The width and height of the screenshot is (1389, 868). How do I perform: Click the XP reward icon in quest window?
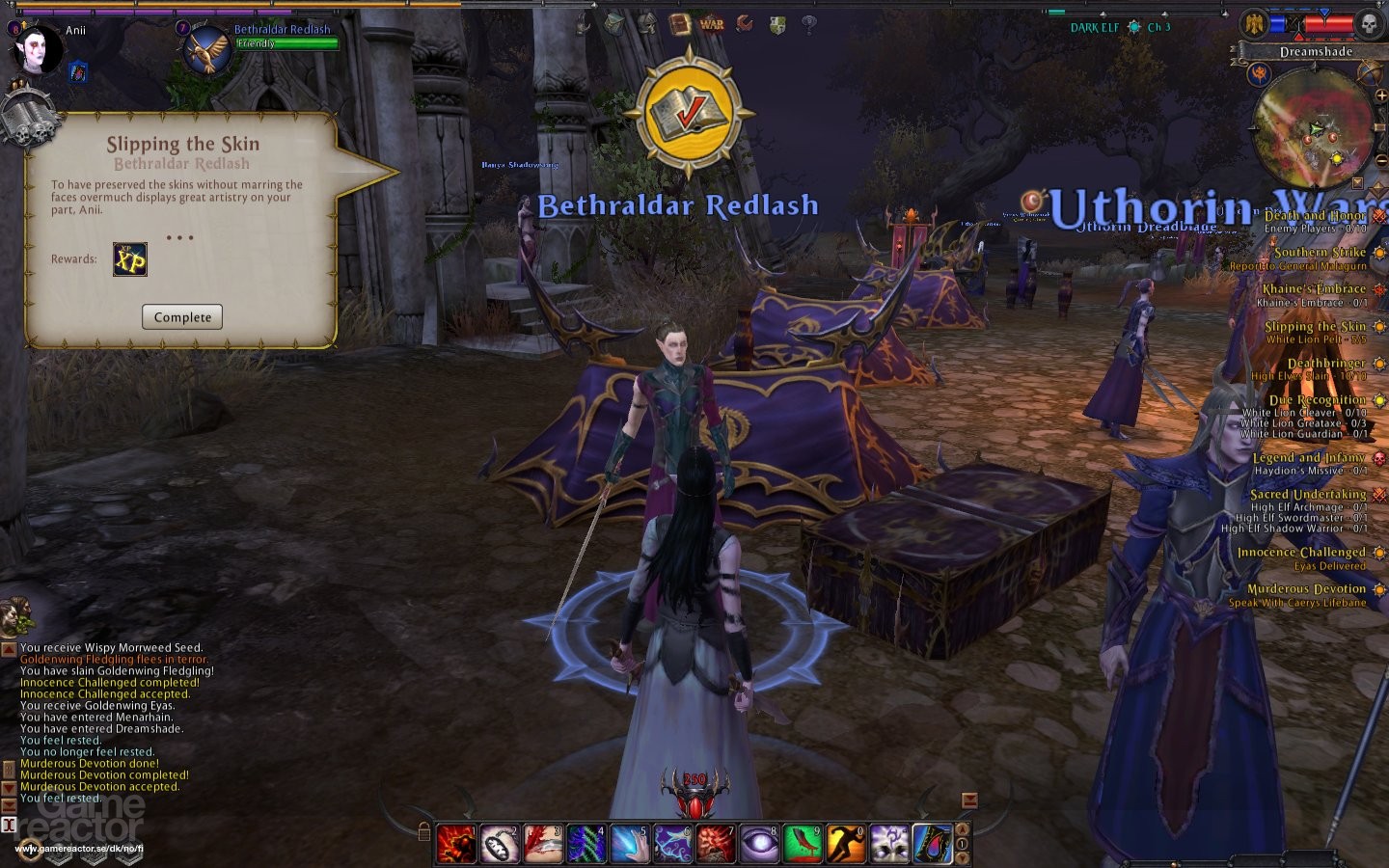[128, 260]
